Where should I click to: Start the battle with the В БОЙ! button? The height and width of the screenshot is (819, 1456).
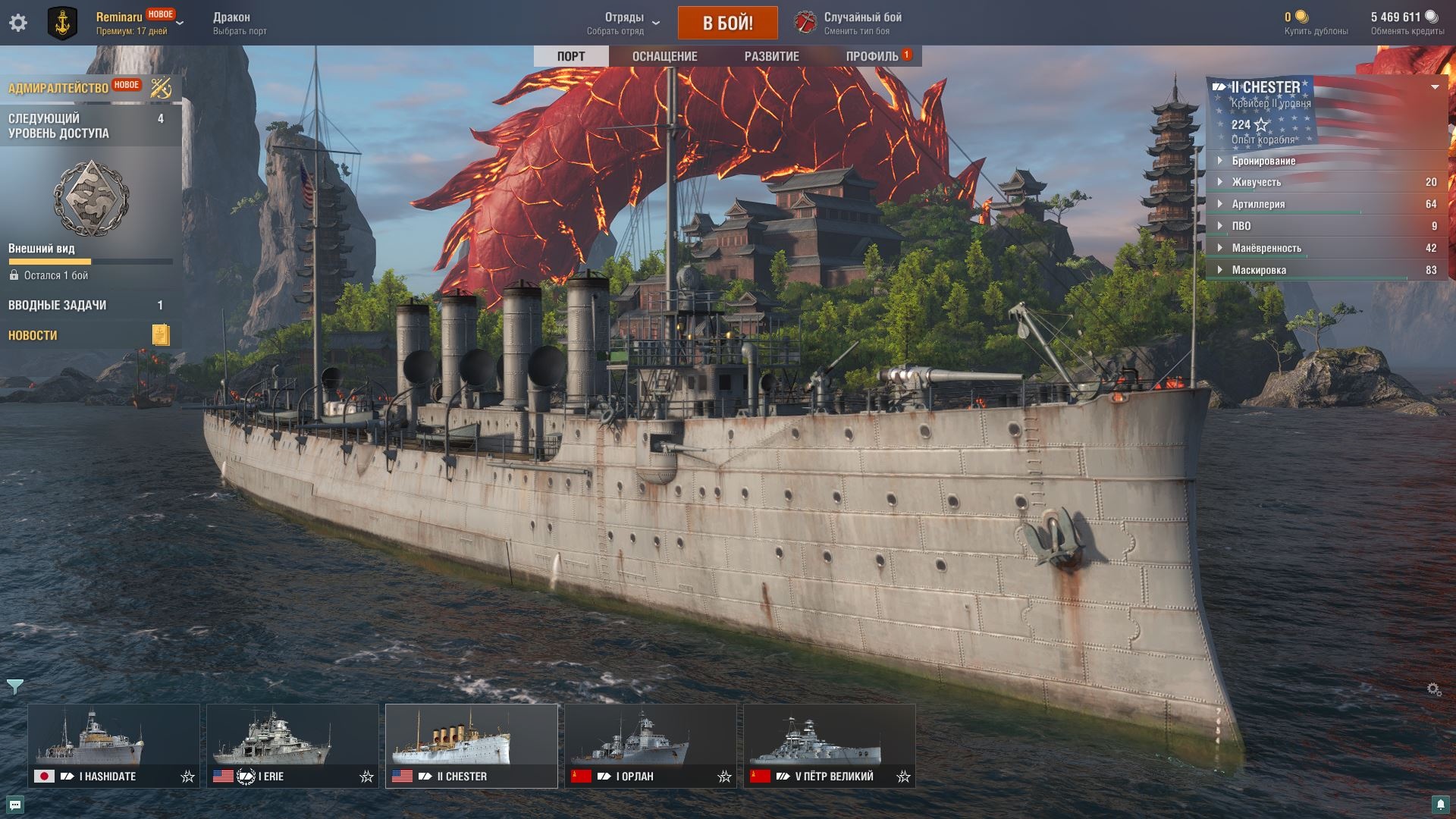[727, 23]
